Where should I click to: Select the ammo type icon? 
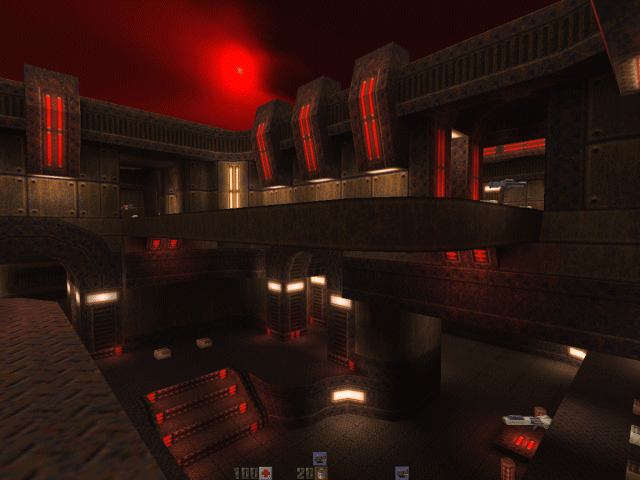(x=321, y=472)
